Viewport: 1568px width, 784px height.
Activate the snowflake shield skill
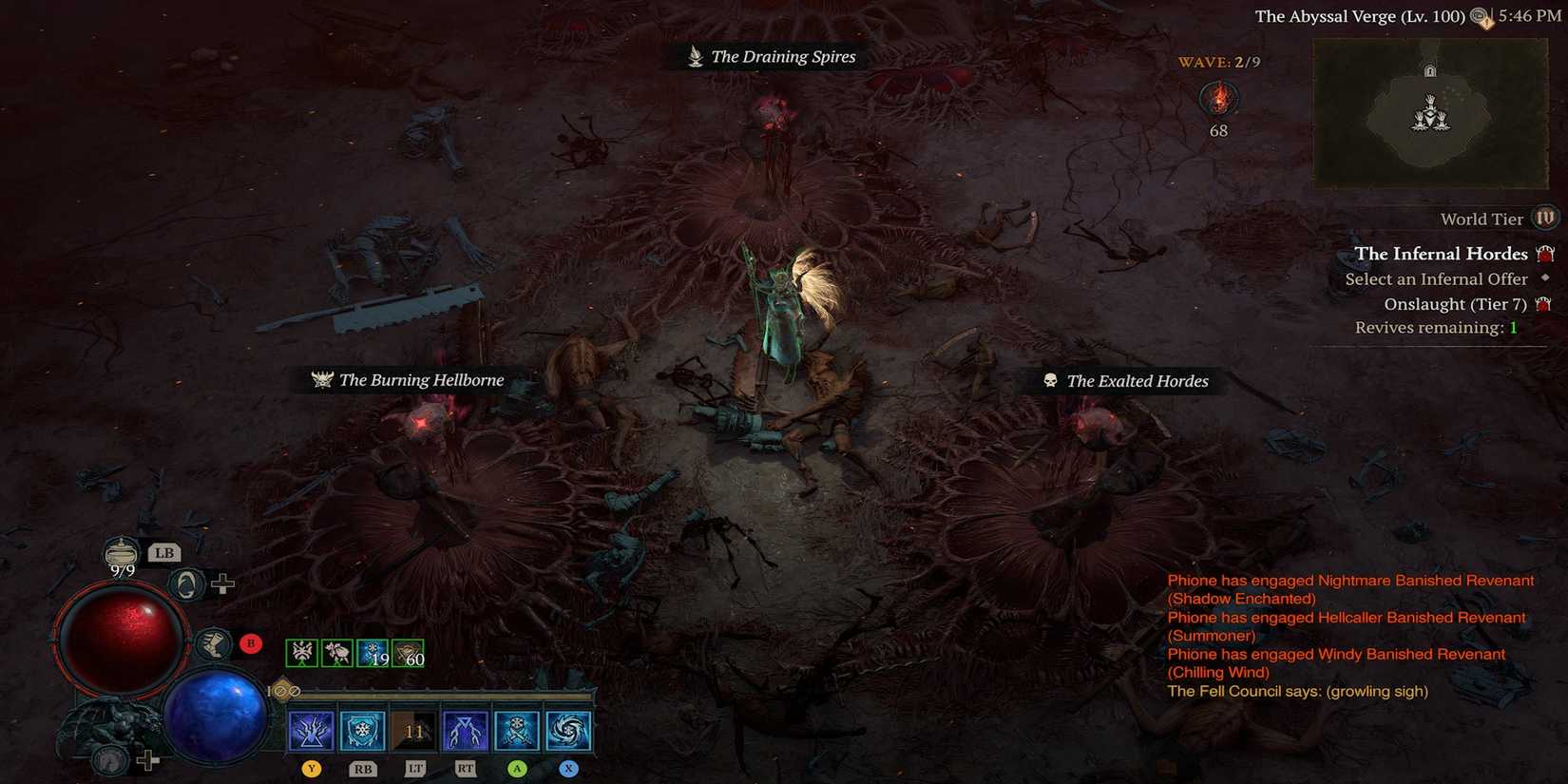point(362,731)
